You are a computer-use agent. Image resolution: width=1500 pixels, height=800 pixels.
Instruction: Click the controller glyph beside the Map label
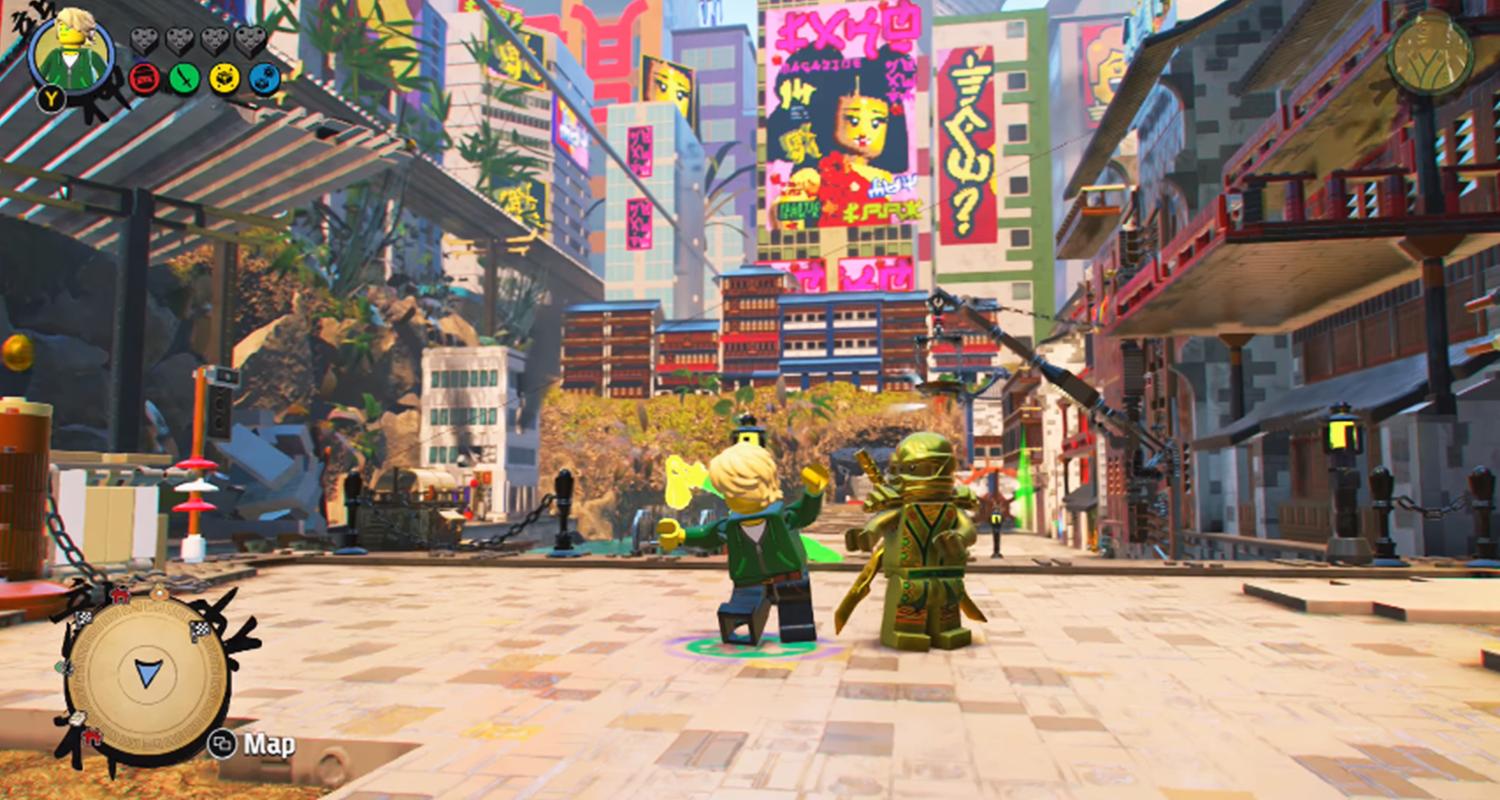pyautogui.click(x=222, y=743)
